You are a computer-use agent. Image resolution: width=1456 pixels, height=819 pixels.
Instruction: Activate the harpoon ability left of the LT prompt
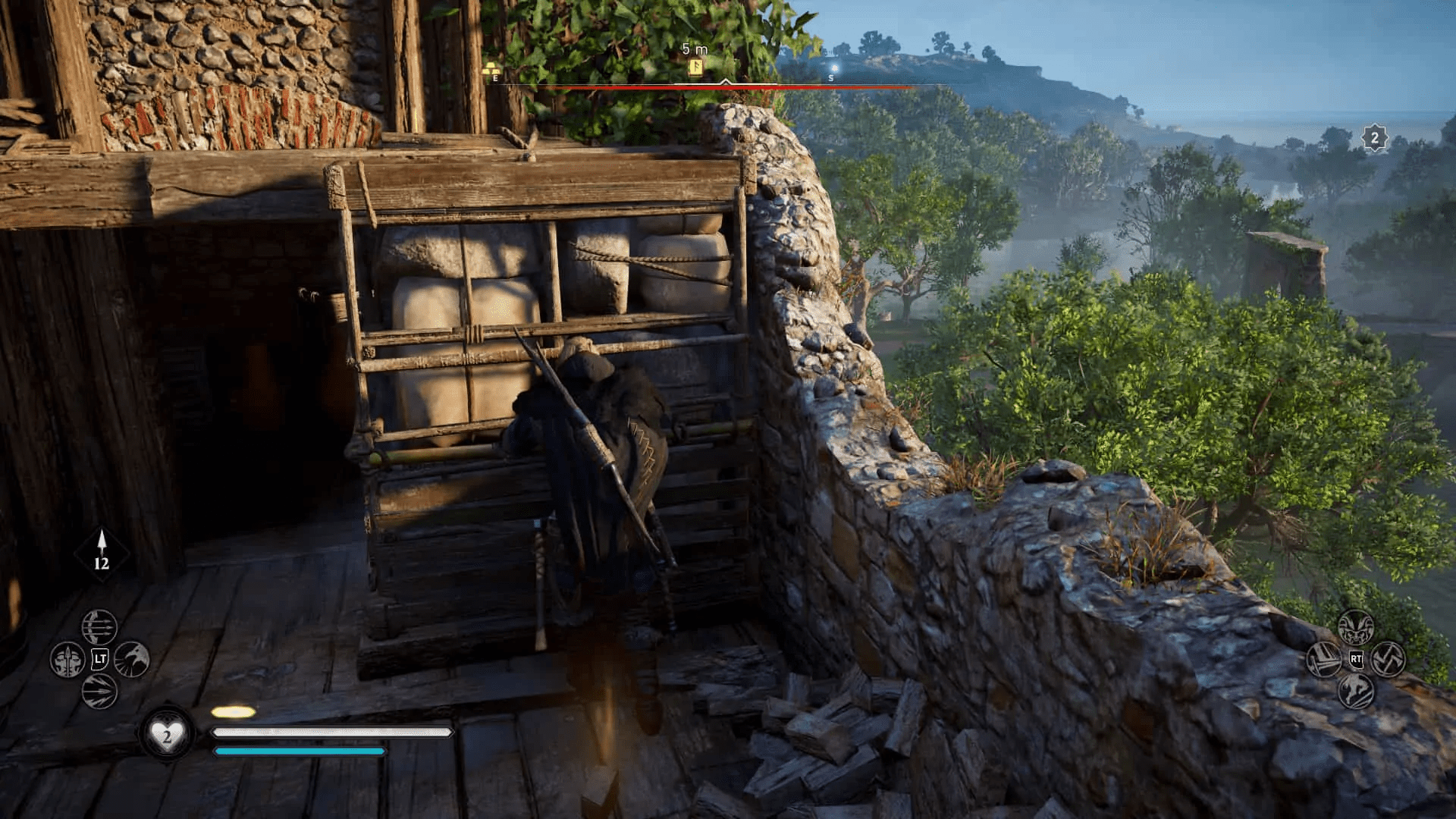tap(67, 659)
